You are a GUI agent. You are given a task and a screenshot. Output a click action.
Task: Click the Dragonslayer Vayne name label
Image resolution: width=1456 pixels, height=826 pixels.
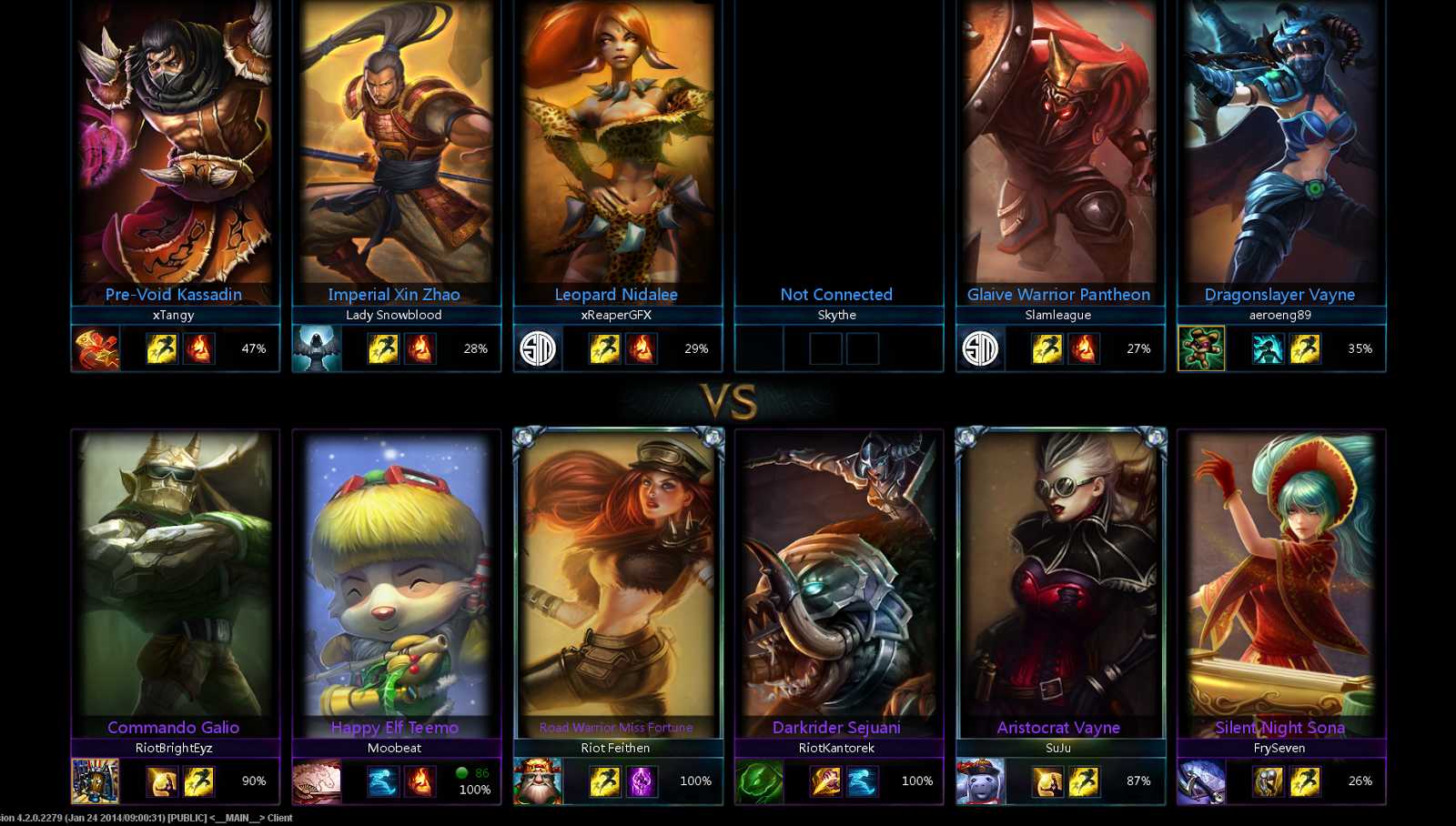[1279, 295]
